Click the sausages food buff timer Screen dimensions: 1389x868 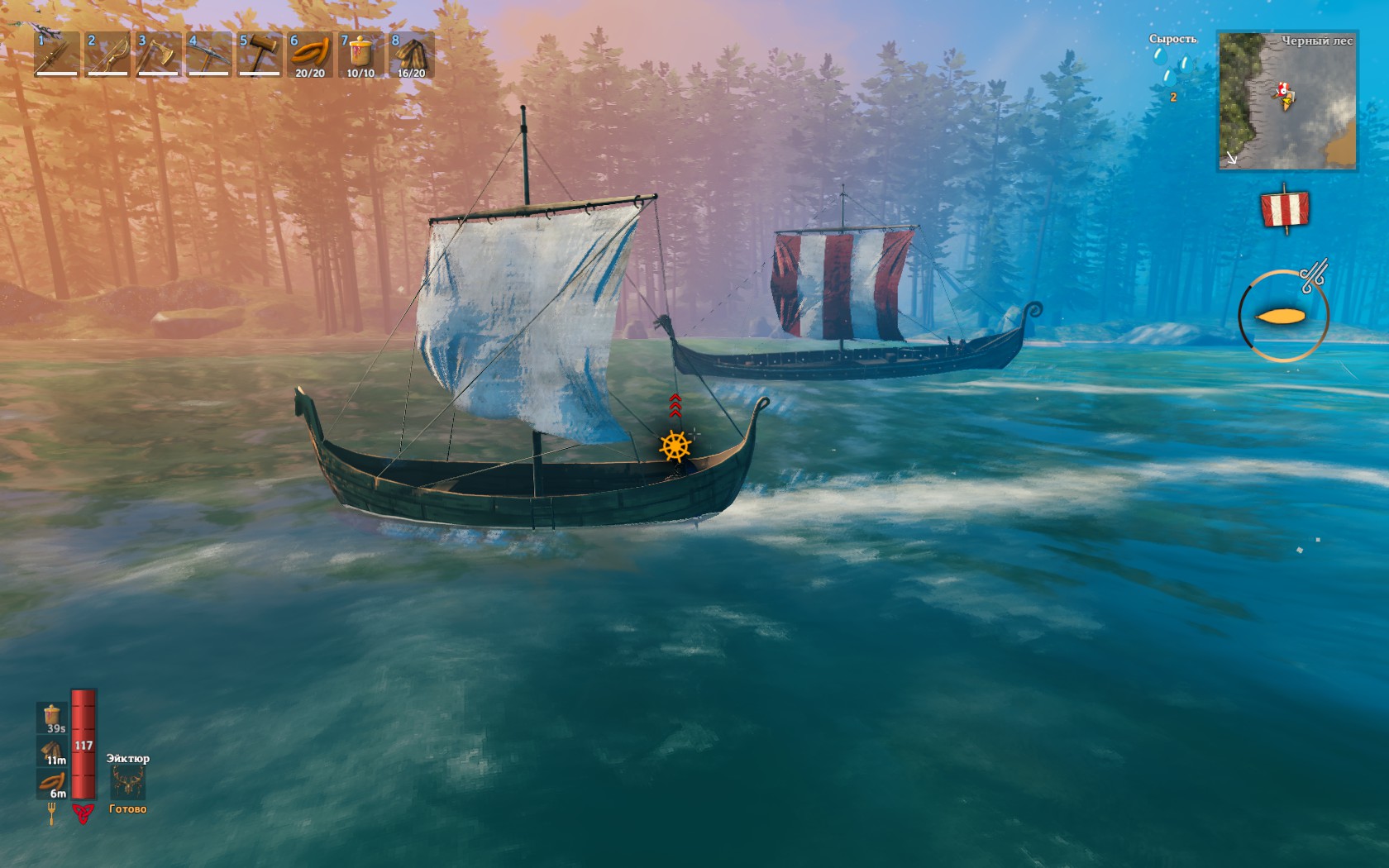[53, 784]
